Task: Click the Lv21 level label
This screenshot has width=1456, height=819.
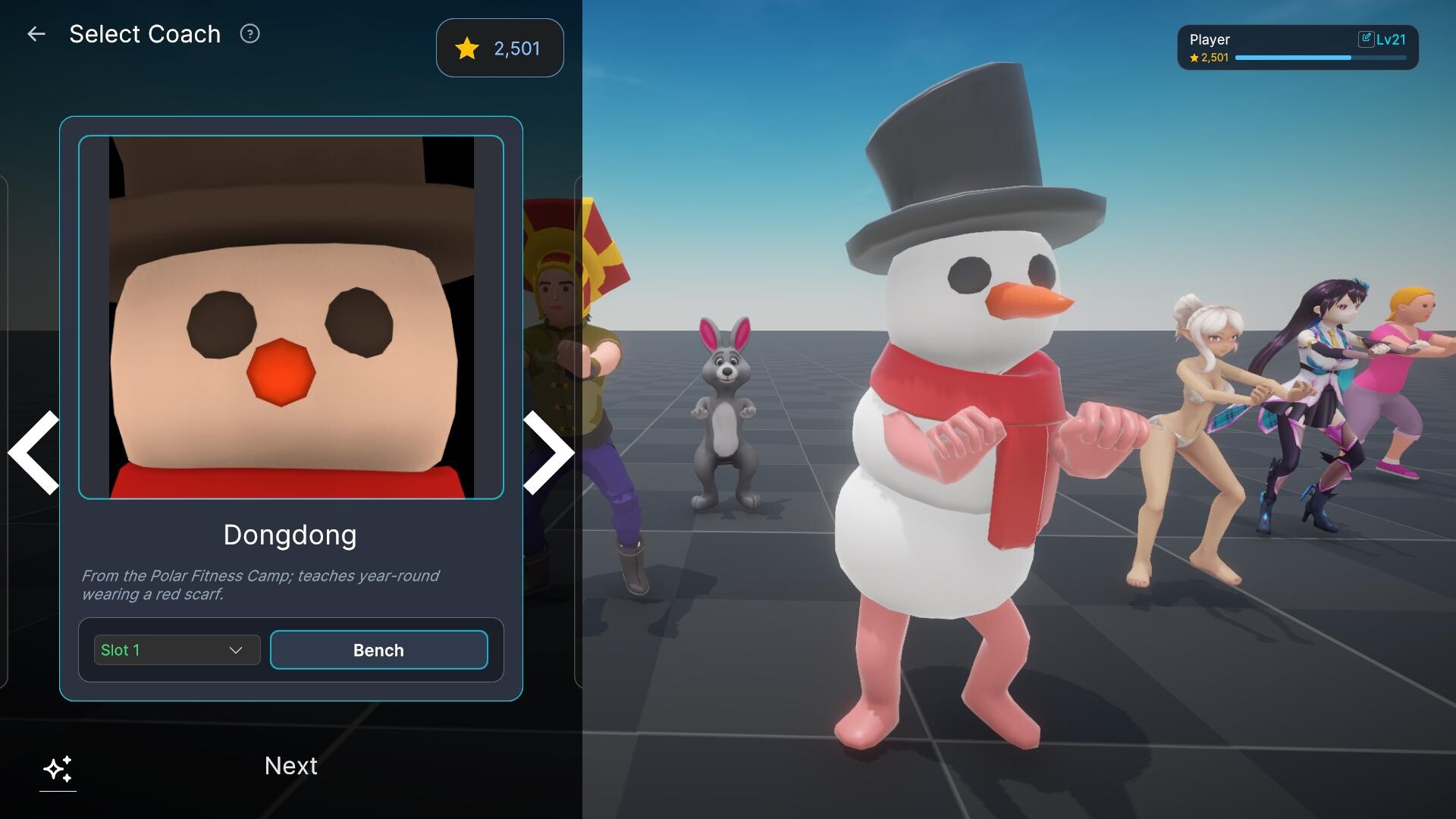Action: tap(1393, 39)
